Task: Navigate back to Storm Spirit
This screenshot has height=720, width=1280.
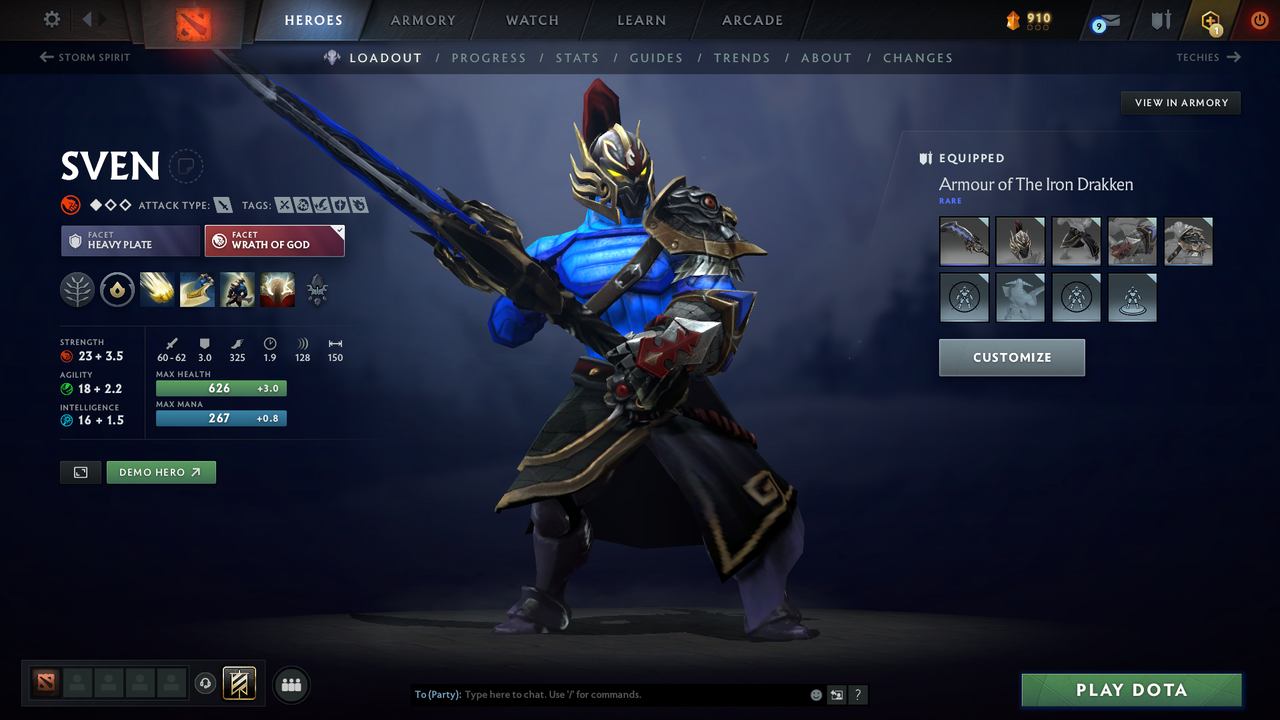Action: pyautogui.click(x=84, y=57)
